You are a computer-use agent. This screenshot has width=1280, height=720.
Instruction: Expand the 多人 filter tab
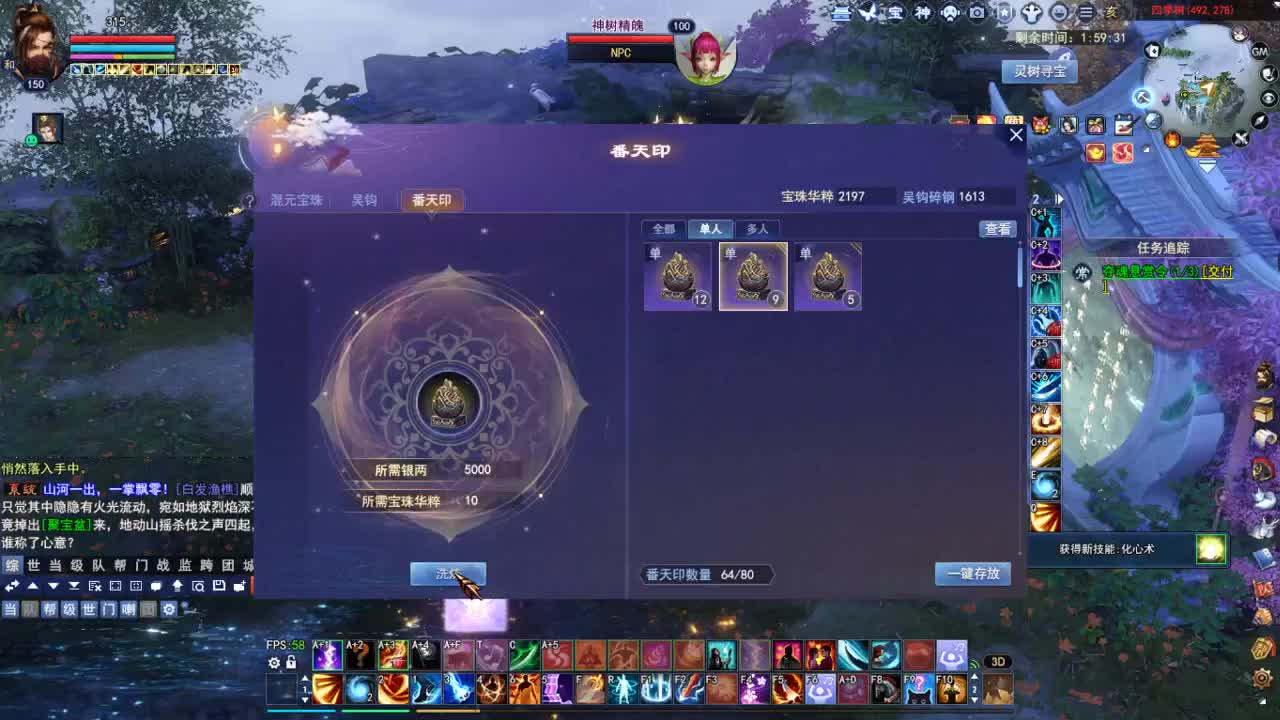(758, 229)
